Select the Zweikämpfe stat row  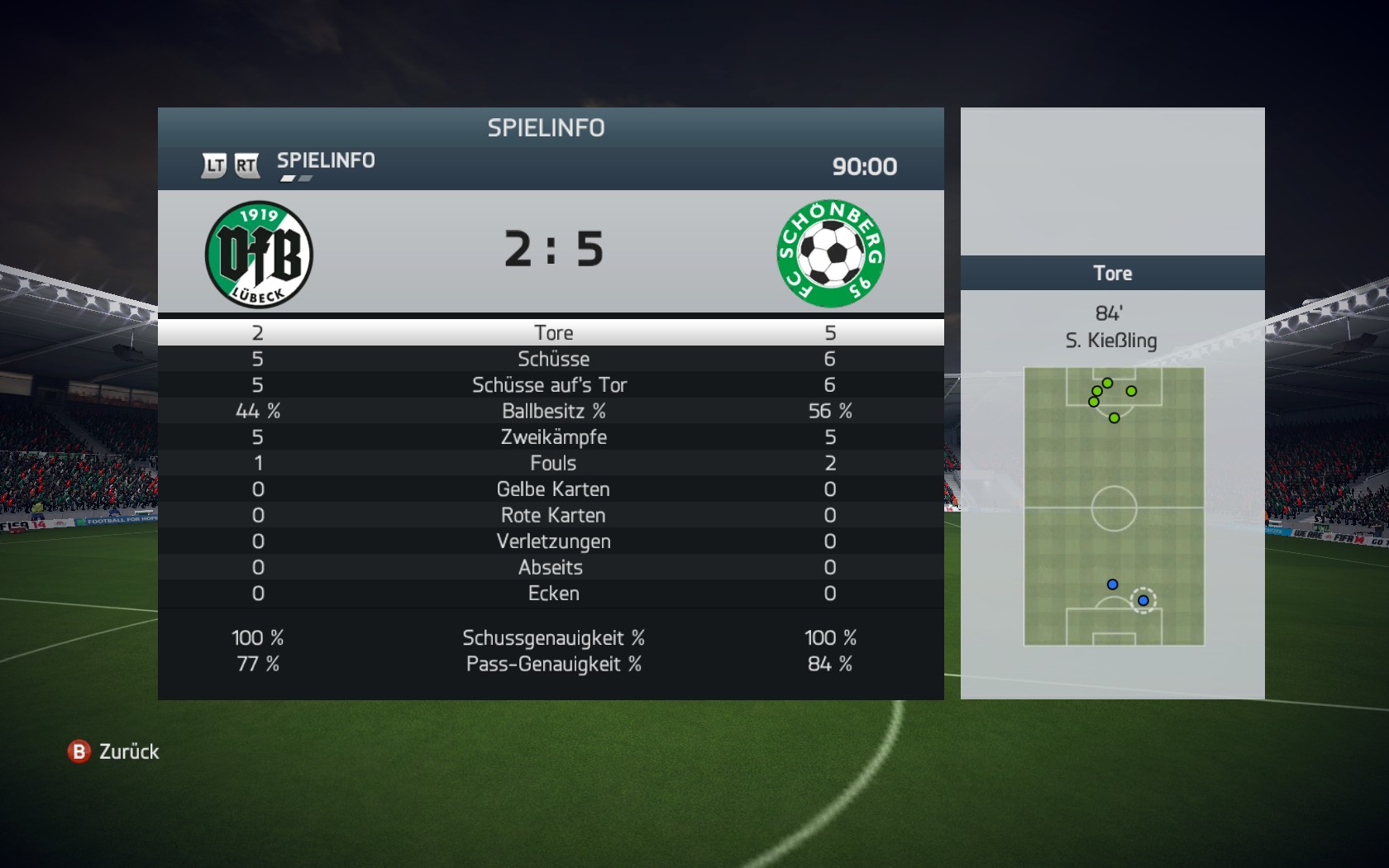click(x=552, y=437)
